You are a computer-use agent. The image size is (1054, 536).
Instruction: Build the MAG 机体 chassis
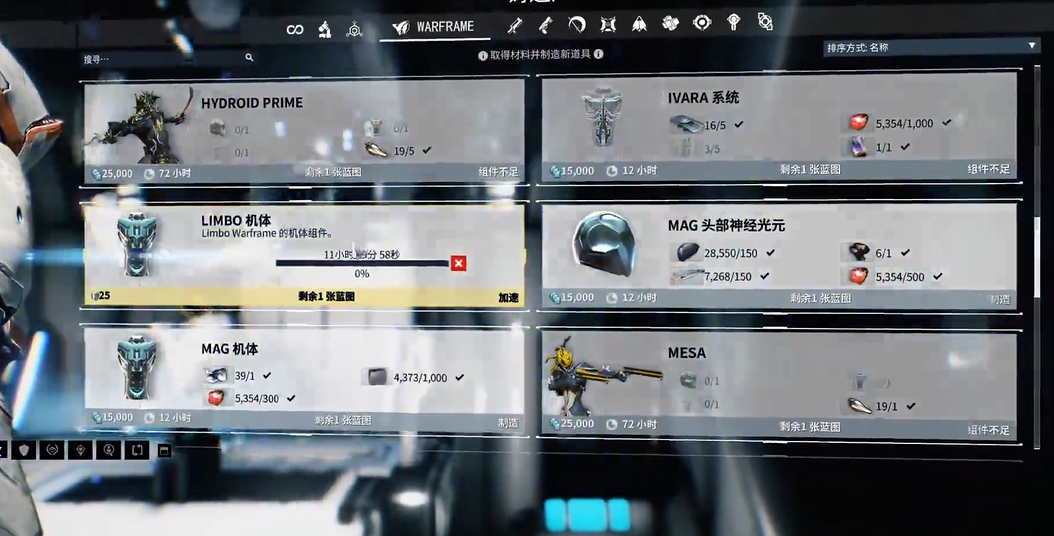tap(508, 422)
